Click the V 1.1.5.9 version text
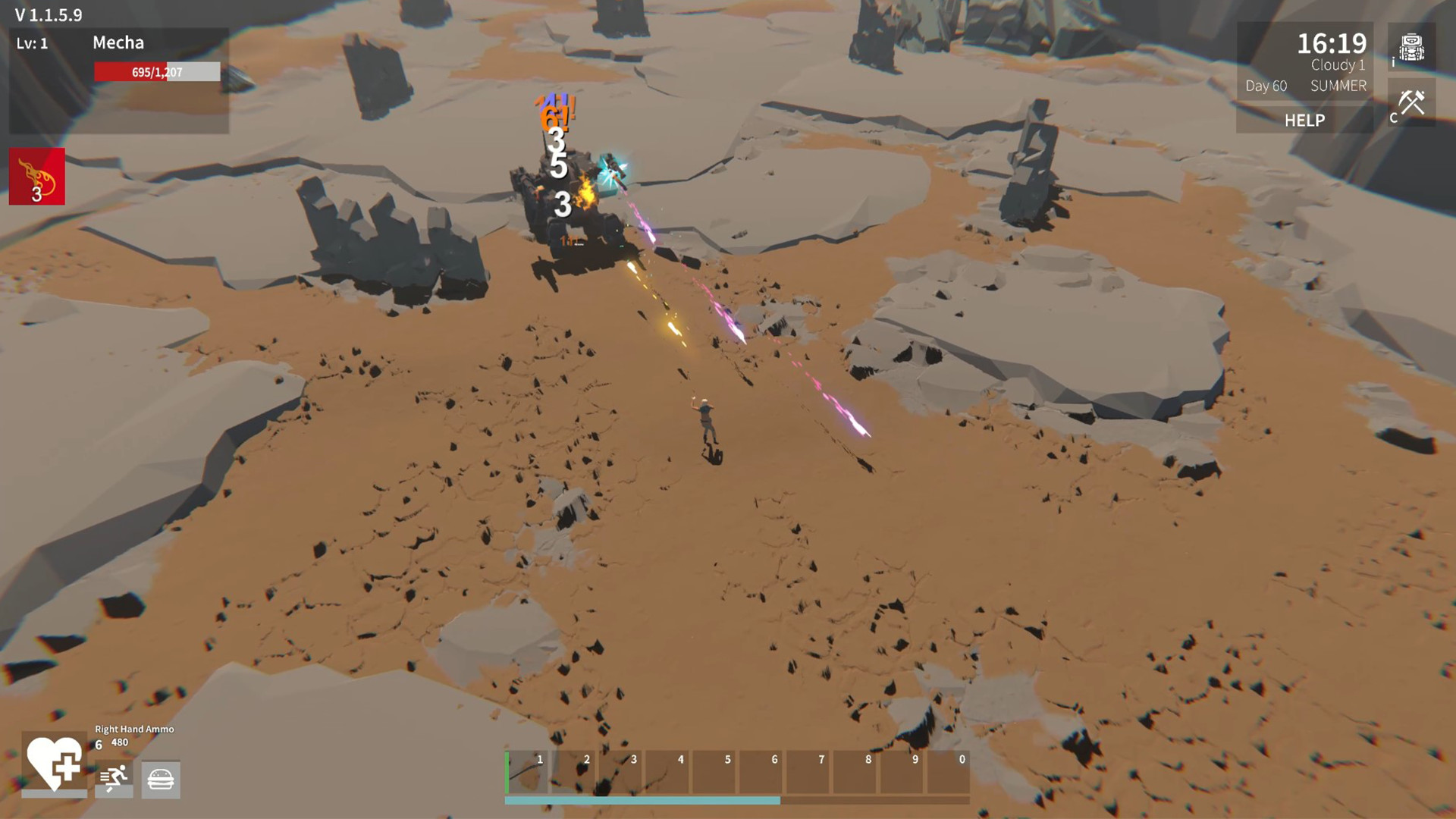 (x=49, y=14)
